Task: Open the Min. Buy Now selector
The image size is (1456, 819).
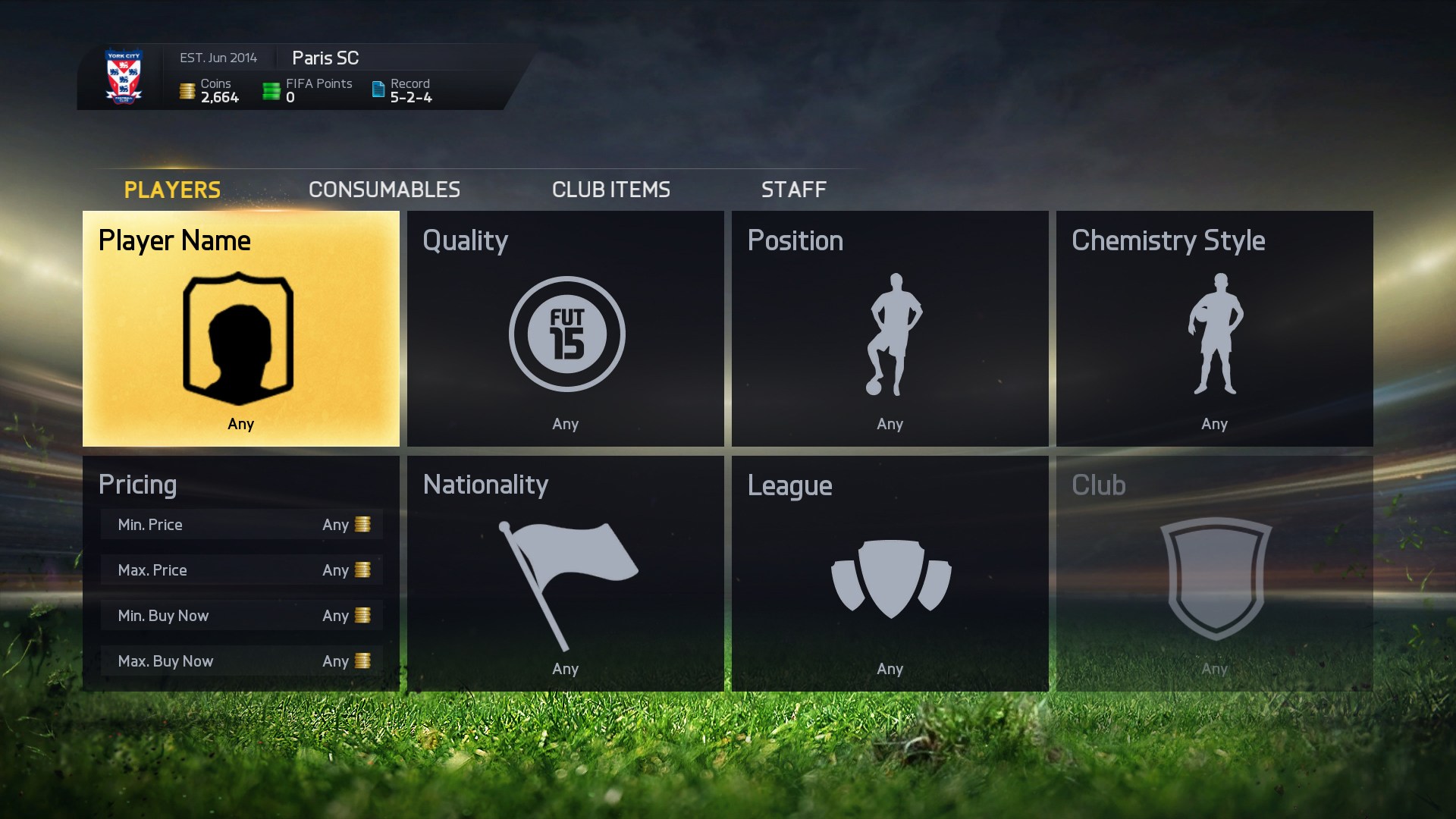Action: 241,615
